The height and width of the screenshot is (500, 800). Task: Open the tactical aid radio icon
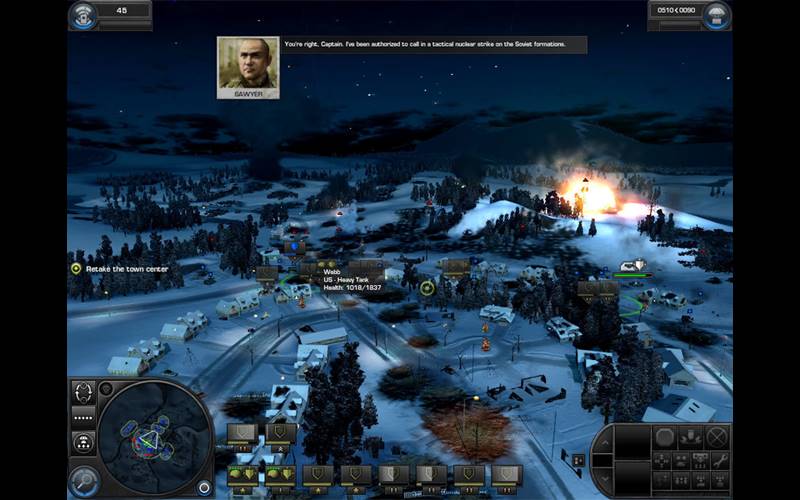pos(82,14)
